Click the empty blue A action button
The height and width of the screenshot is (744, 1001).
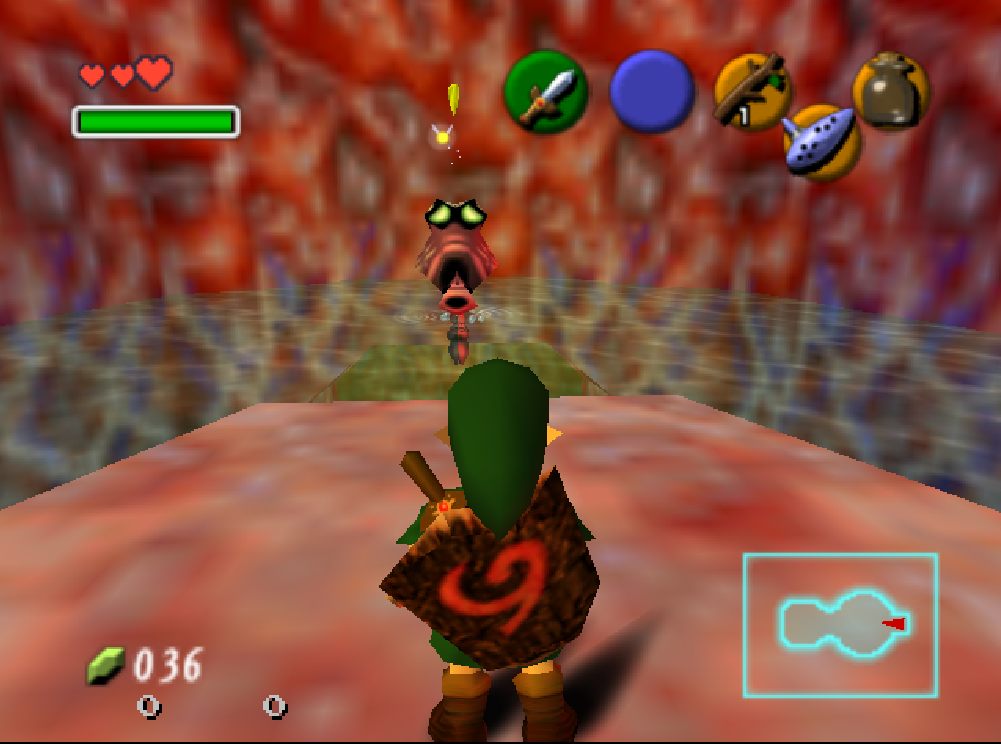(652, 91)
